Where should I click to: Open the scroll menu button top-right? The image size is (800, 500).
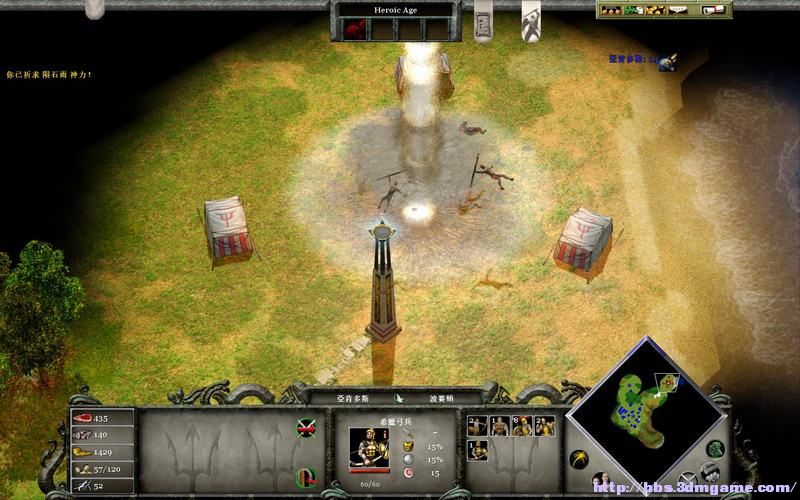[x=713, y=10]
